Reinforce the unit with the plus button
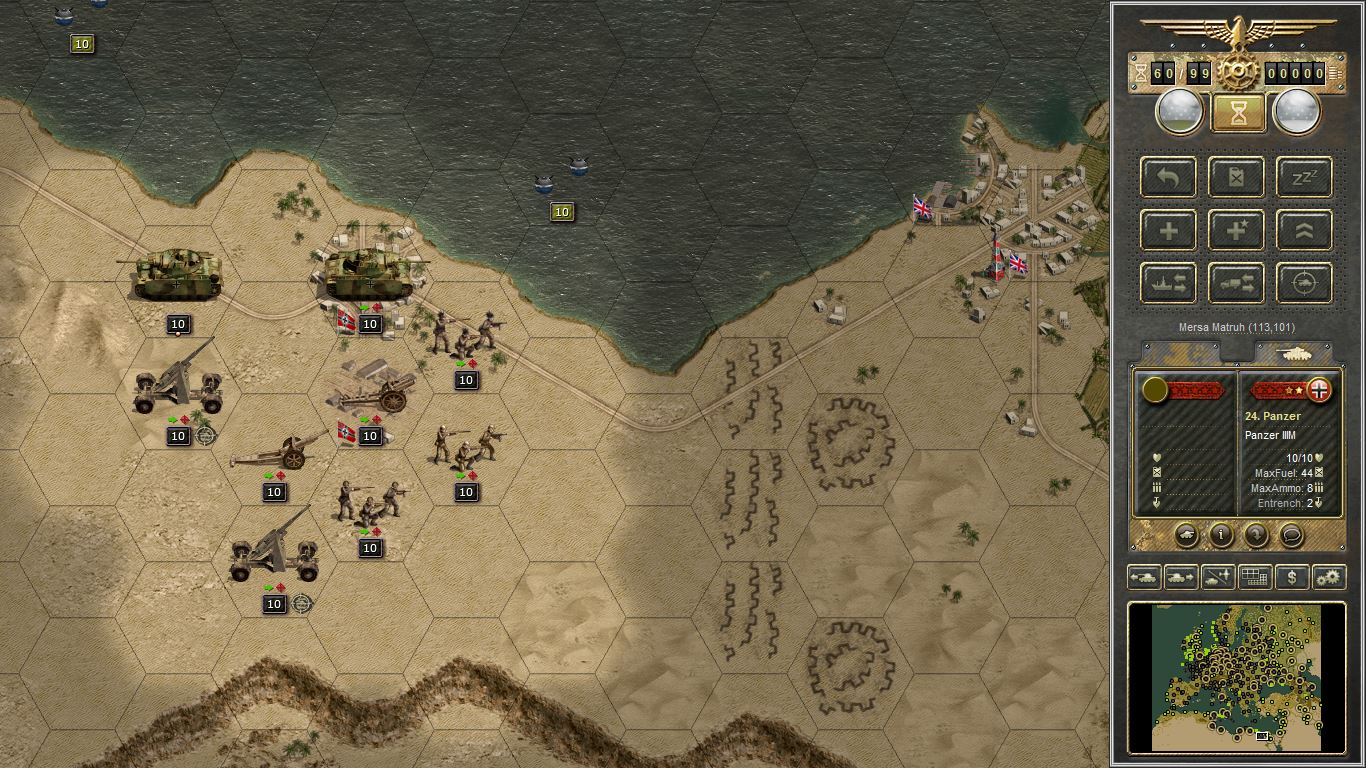The height and width of the screenshot is (768, 1366). pyautogui.click(x=1169, y=230)
